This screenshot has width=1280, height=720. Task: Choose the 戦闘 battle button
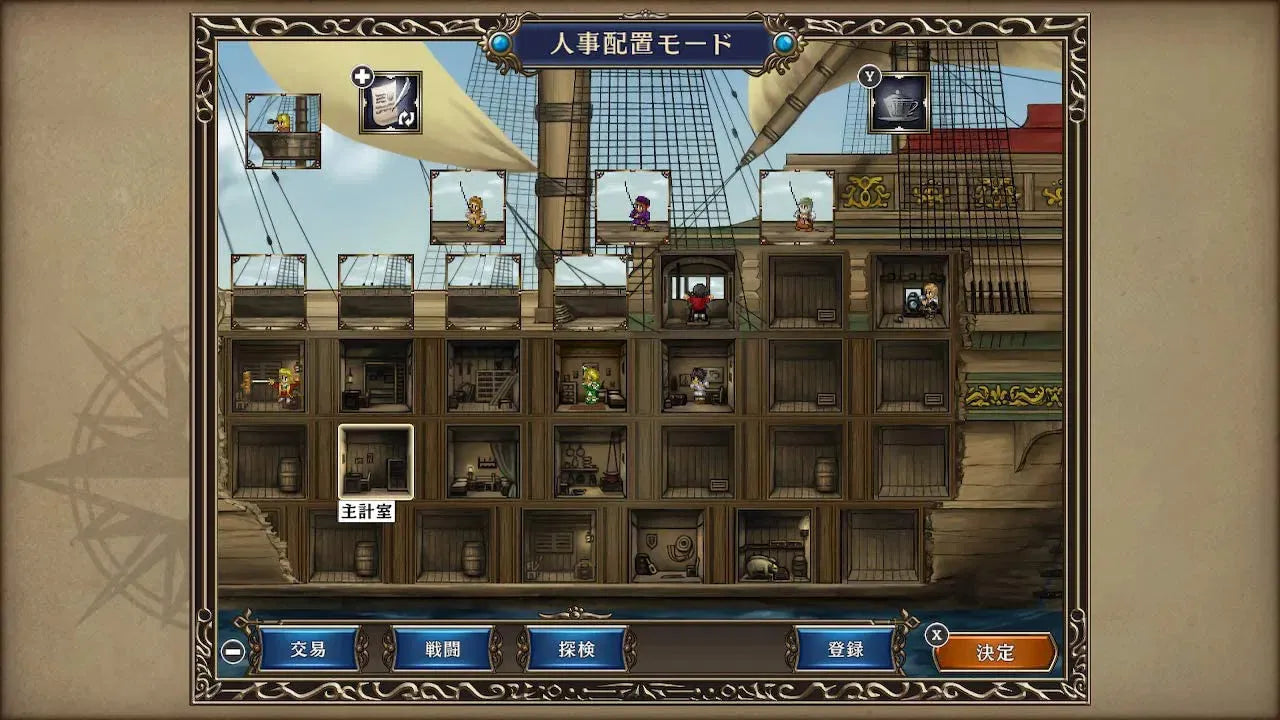[x=443, y=650]
